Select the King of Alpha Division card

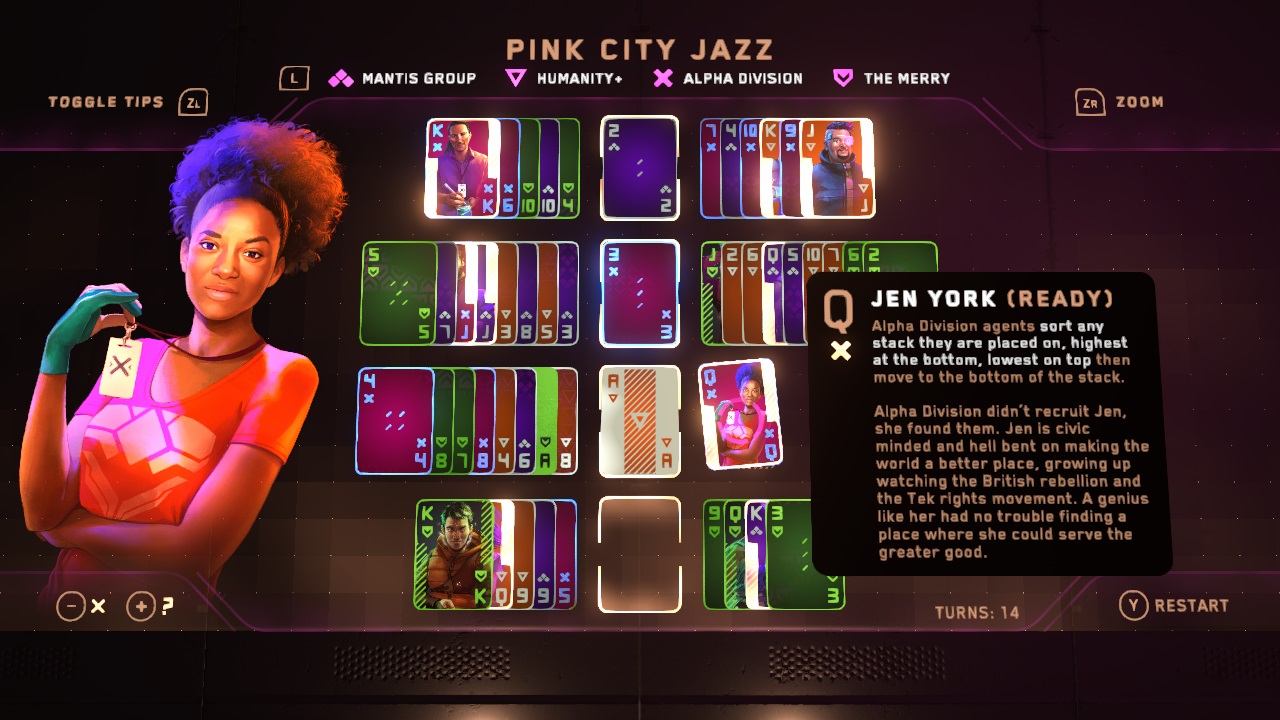coord(462,167)
